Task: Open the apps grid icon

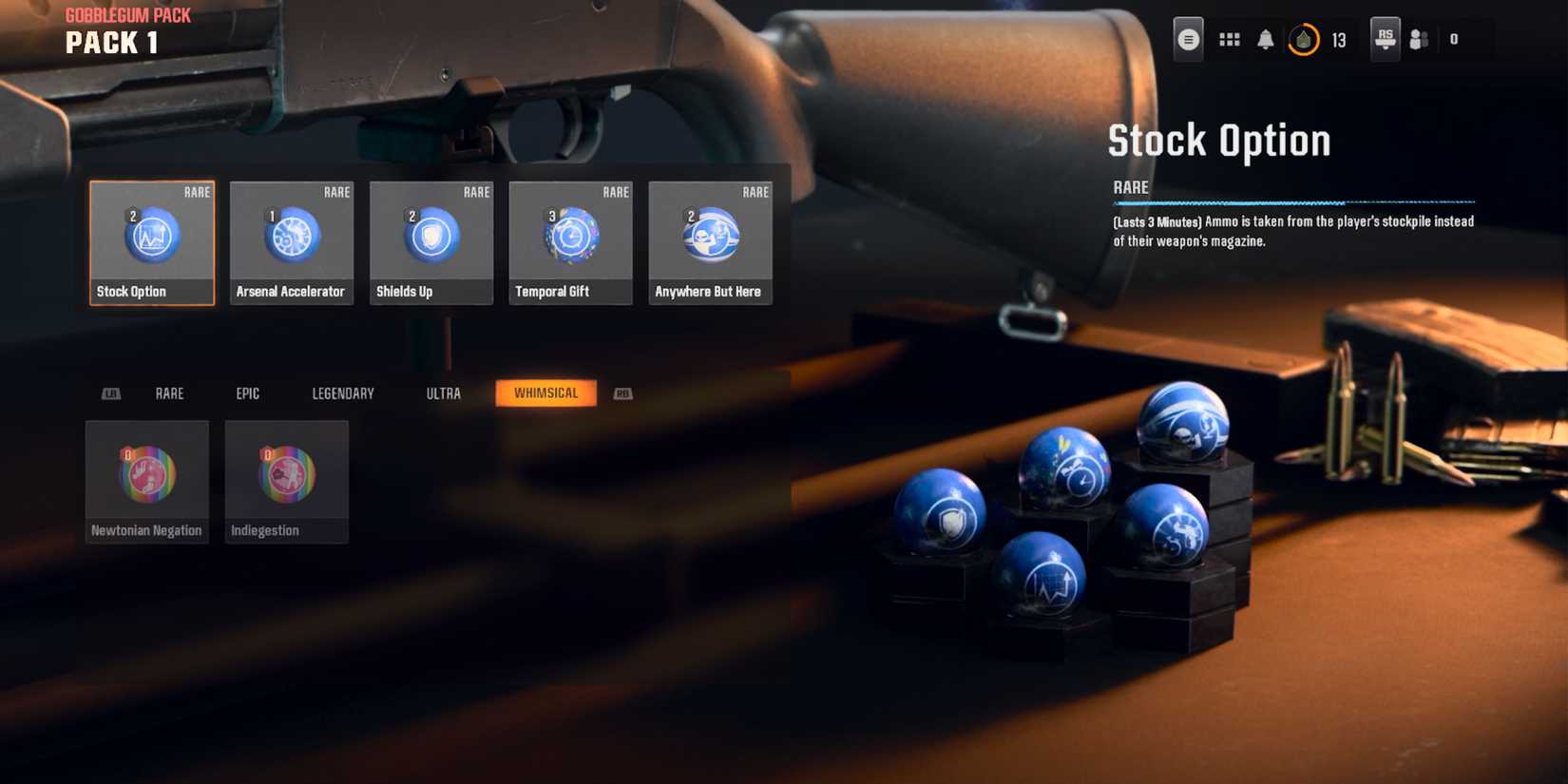Action: (1229, 39)
